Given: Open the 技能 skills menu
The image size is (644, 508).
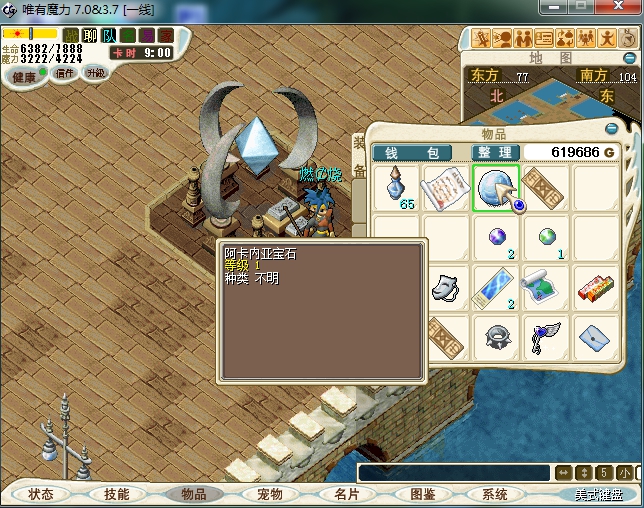Looking at the screenshot, I should click(116, 494).
